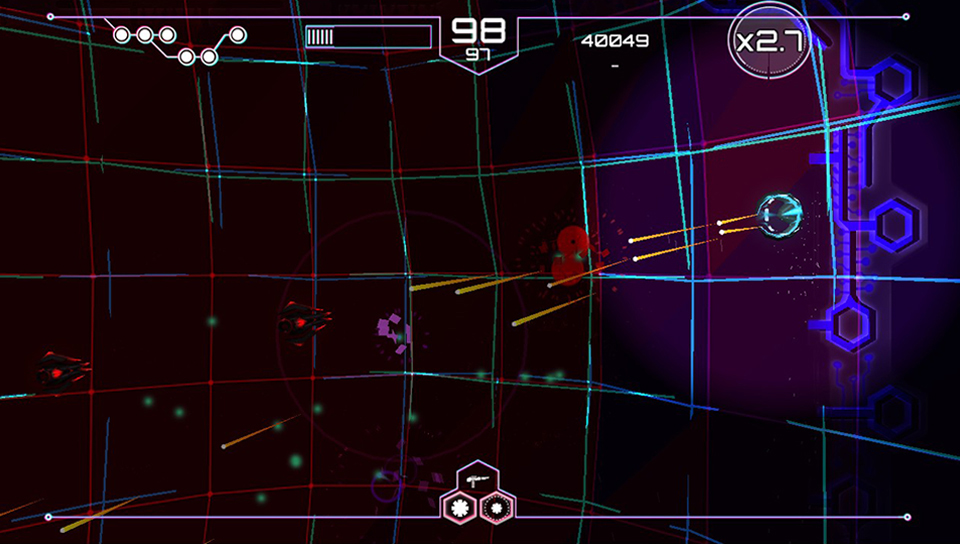Activate the dotted-ring burst ability hexagon
Screen dimensions: 960x544
(x=495, y=506)
